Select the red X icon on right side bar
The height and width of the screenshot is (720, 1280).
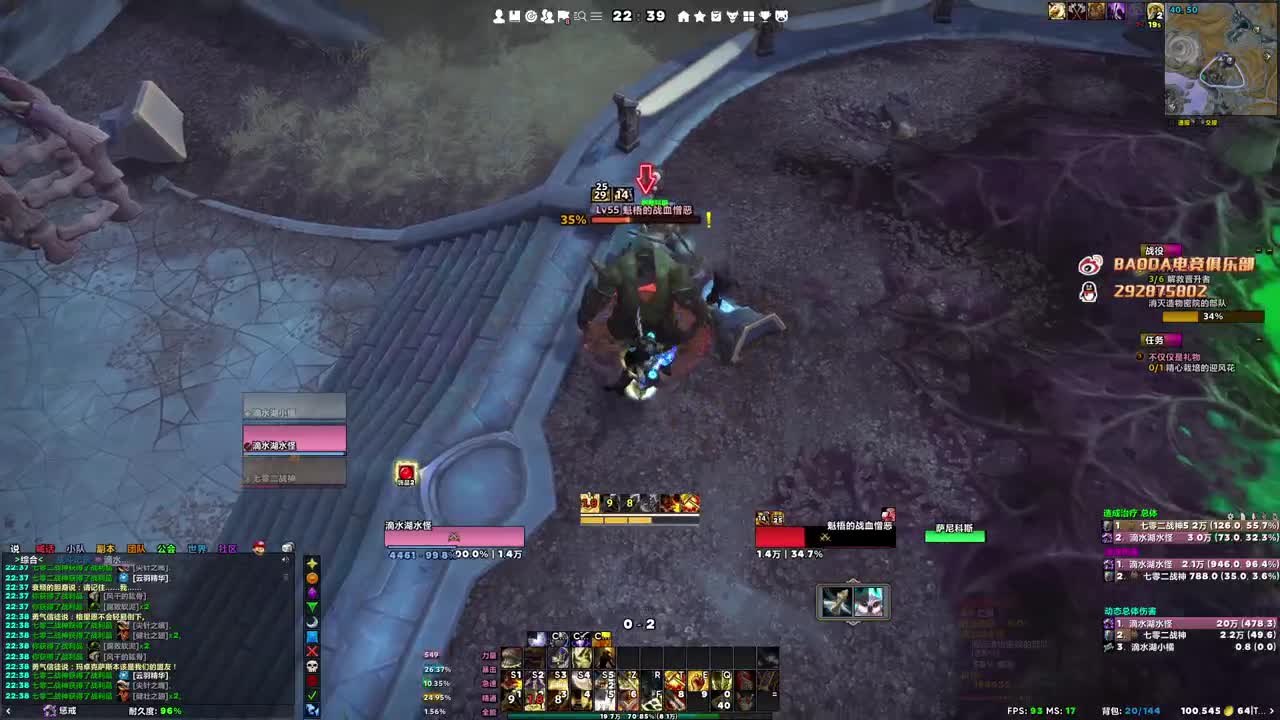[311, 651]
